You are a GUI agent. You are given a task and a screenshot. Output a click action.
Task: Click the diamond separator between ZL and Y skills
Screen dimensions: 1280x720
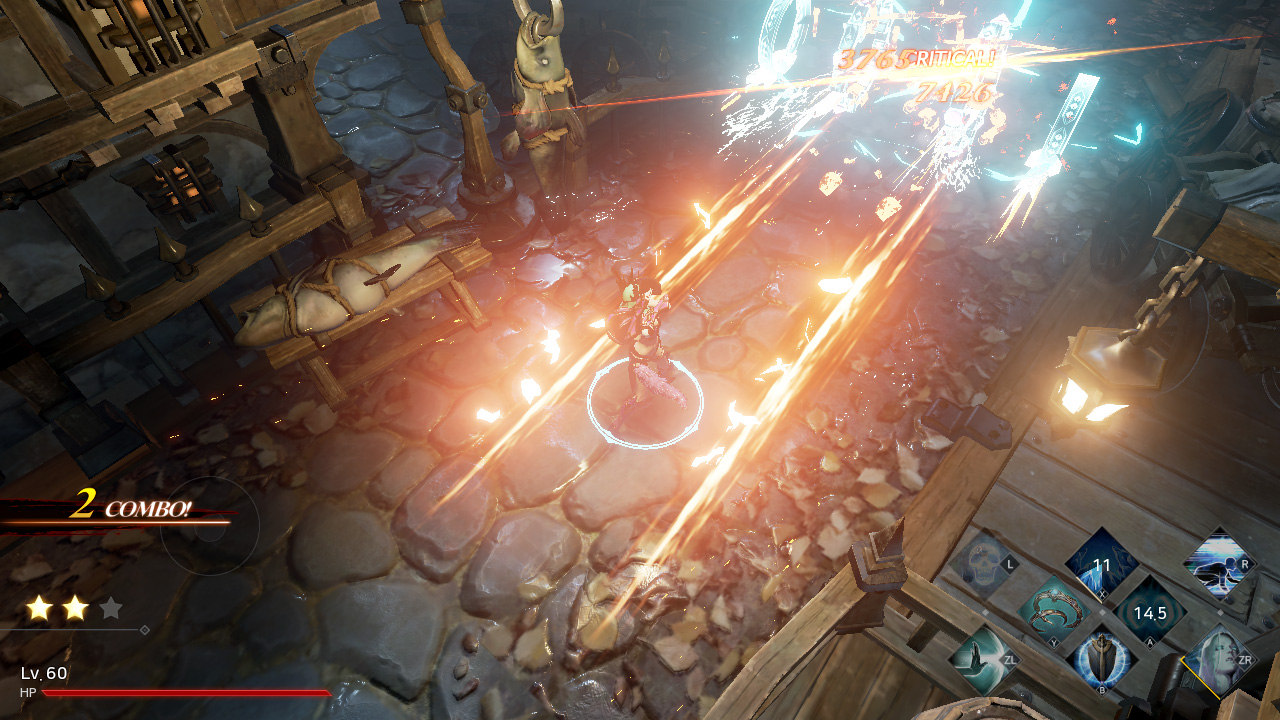[x=986, y=610]
